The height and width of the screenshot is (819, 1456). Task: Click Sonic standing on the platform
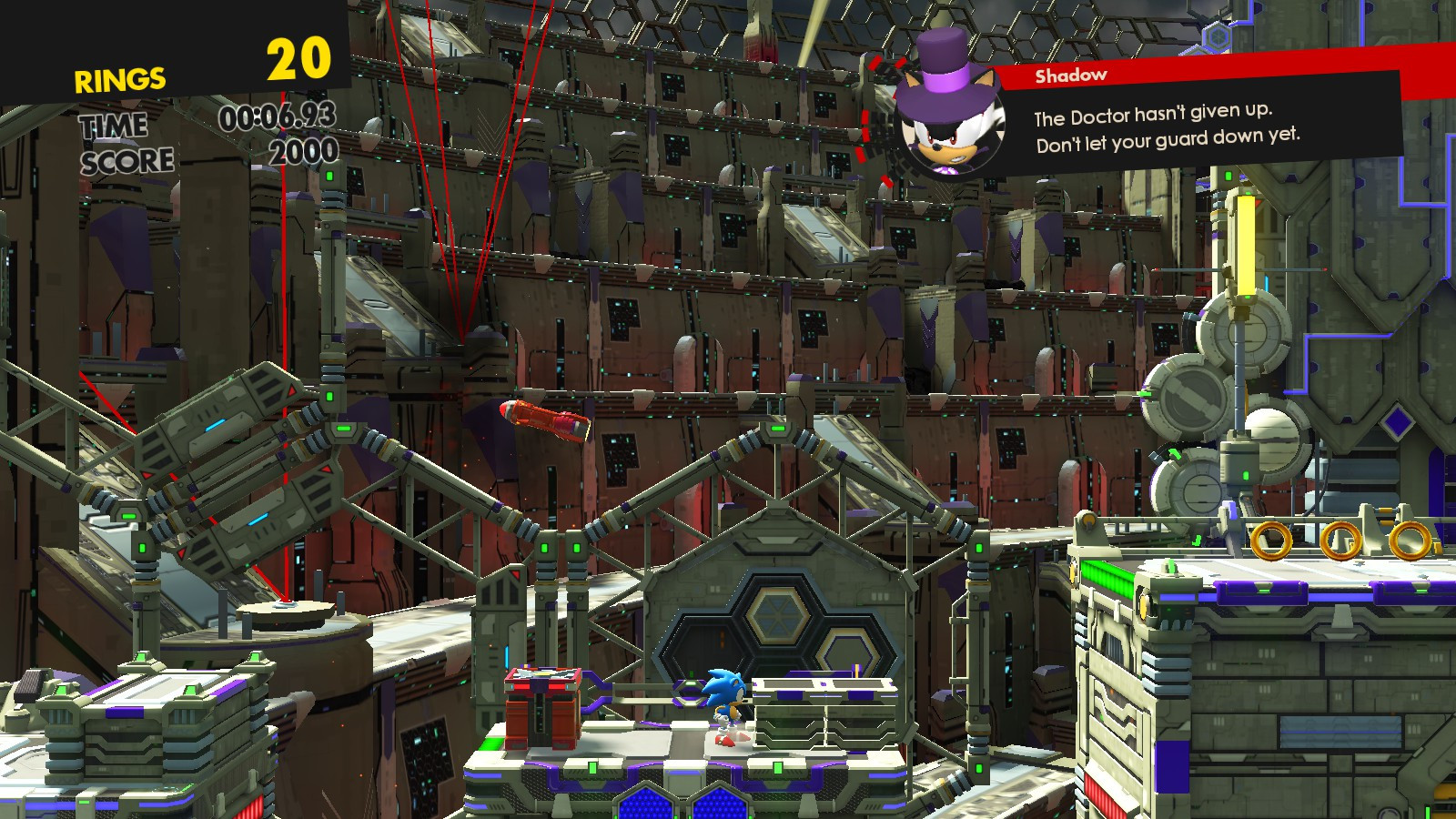point(723,701)
